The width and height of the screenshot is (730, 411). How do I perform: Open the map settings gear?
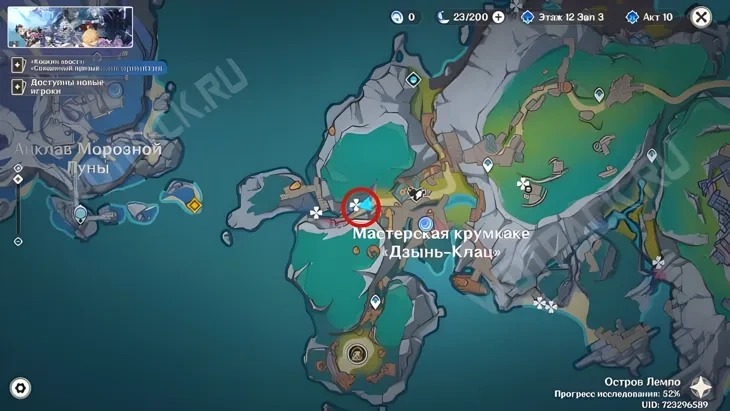click(19, 388)
